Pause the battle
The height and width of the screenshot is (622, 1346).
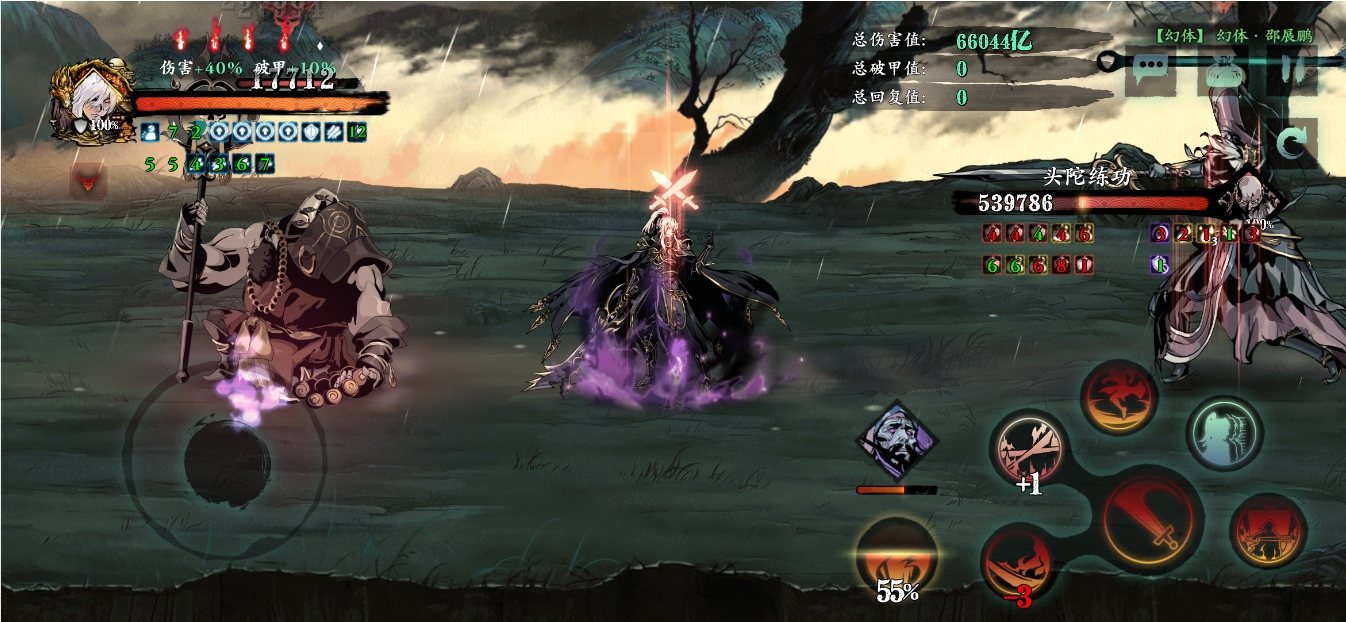1293,70
